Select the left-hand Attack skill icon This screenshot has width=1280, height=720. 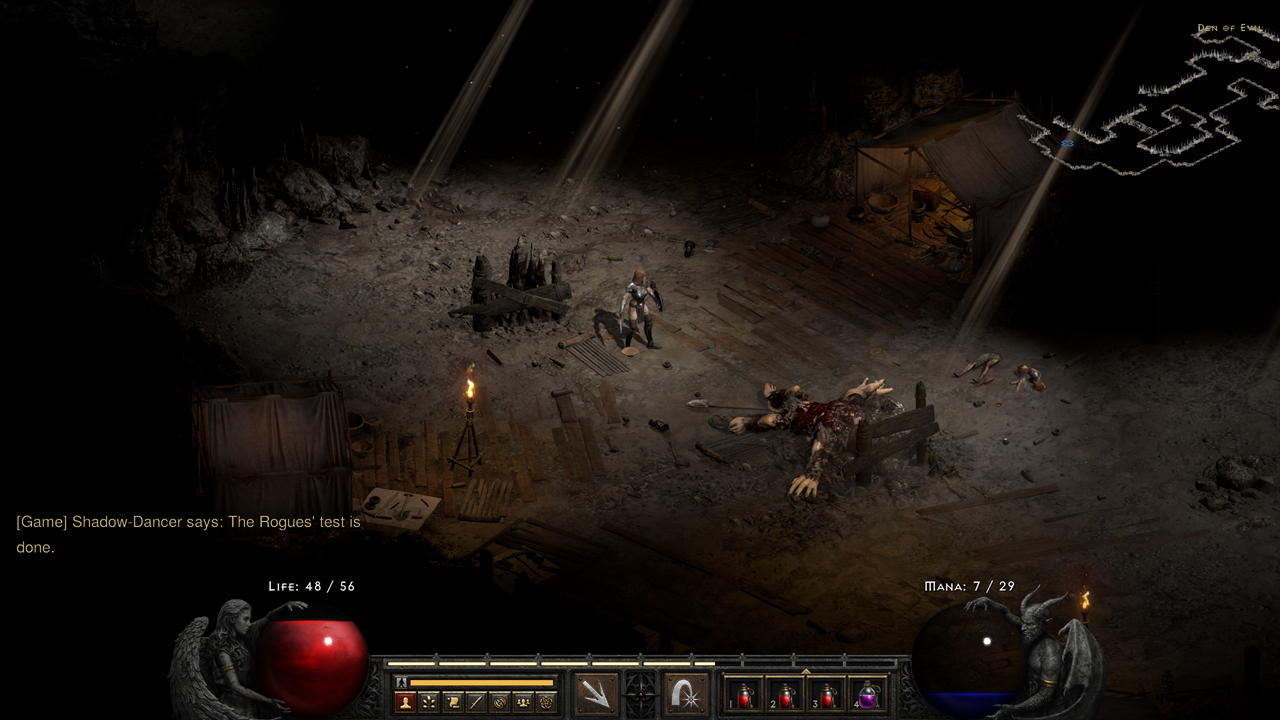pos(596,695)
